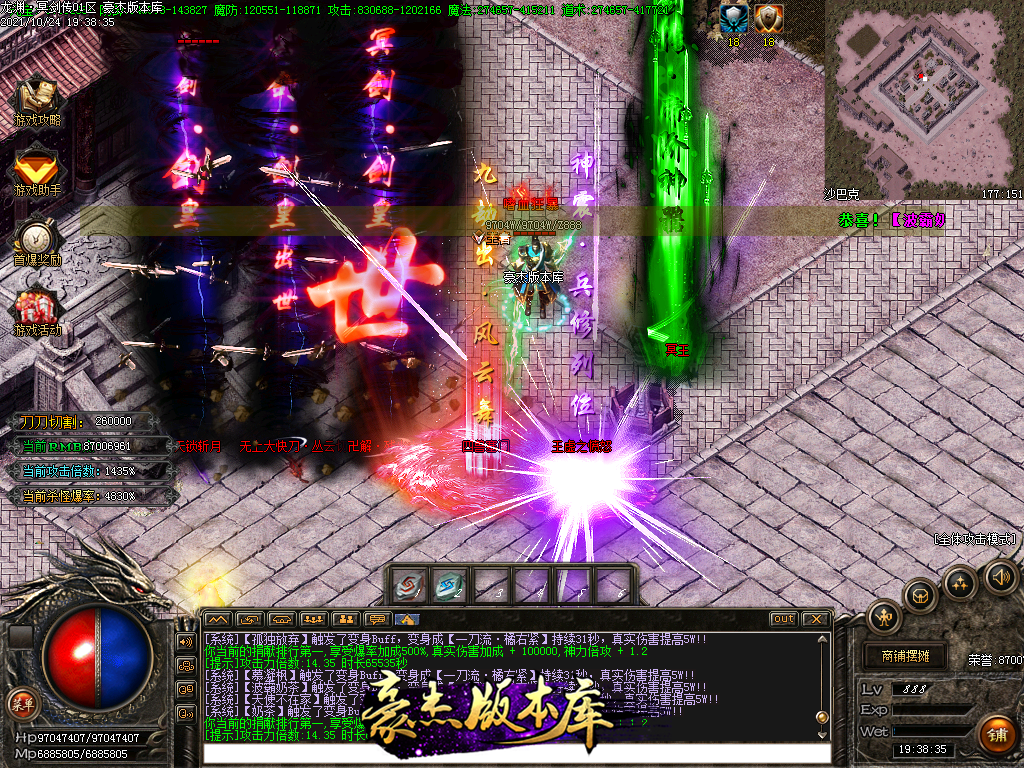The width and height of the screenshot is (1024, 768).
Task: Click the chat window's out button
Action: [784, 619]
